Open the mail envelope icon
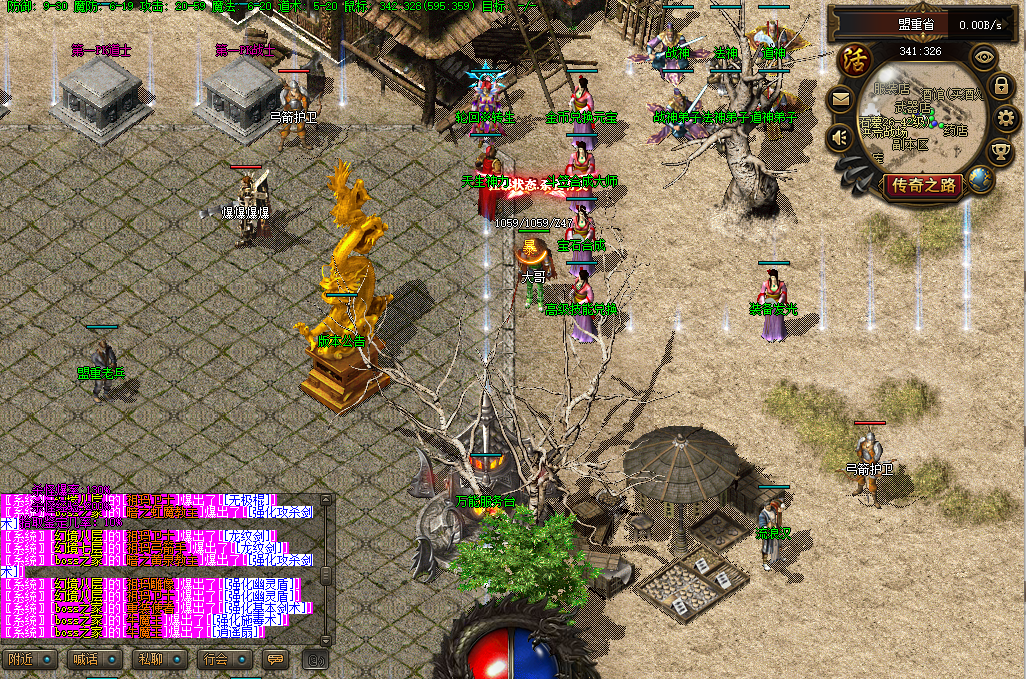The width and height of the screenshot is (1026, 679). coord(840,99)
